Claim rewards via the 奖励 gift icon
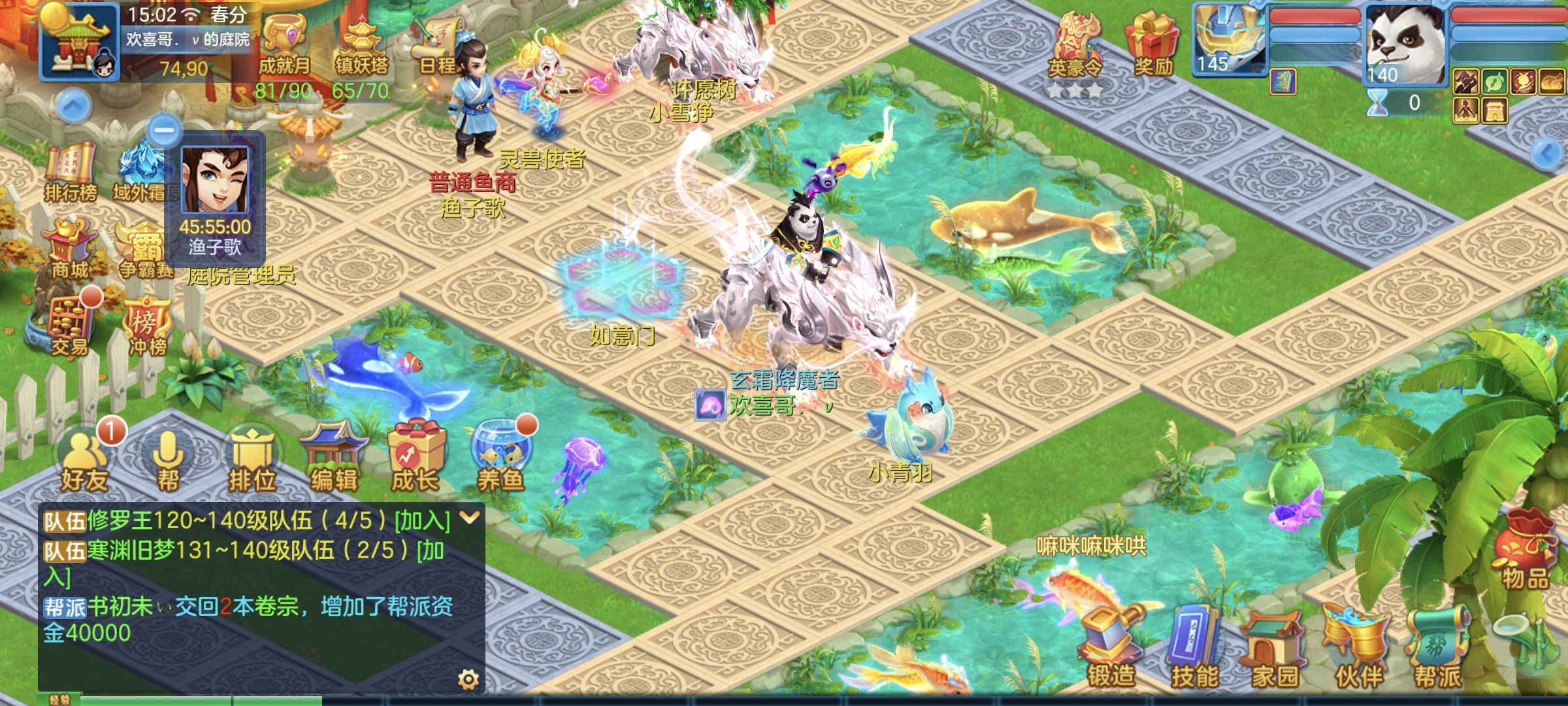 [x=1153, y=46]
